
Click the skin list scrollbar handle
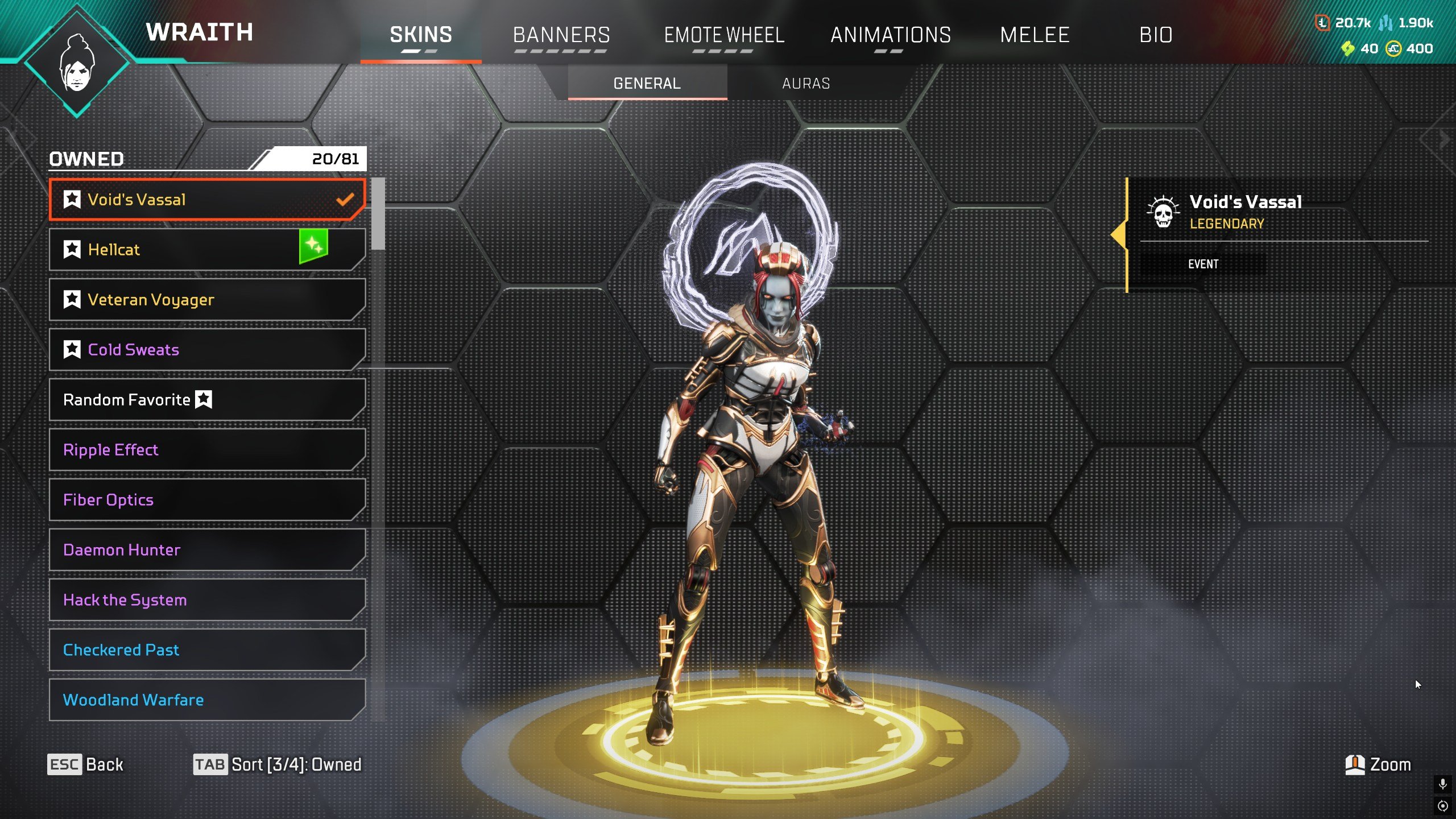pos(378,214)
